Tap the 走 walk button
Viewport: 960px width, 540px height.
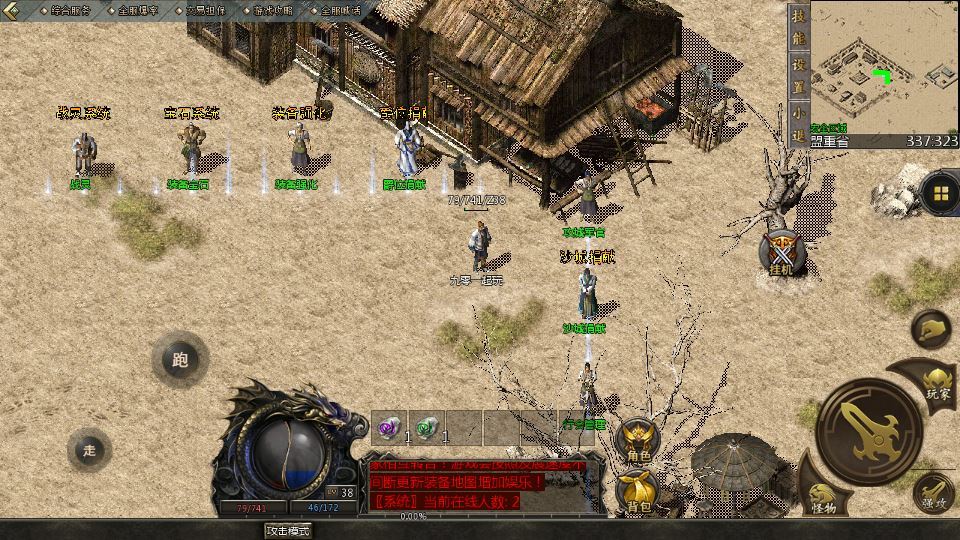coord(90,450)
